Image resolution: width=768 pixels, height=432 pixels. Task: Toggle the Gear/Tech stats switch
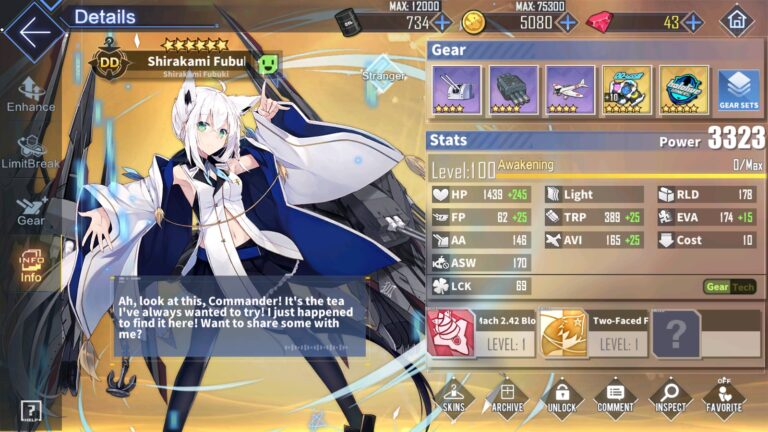[x=729, y=287]
